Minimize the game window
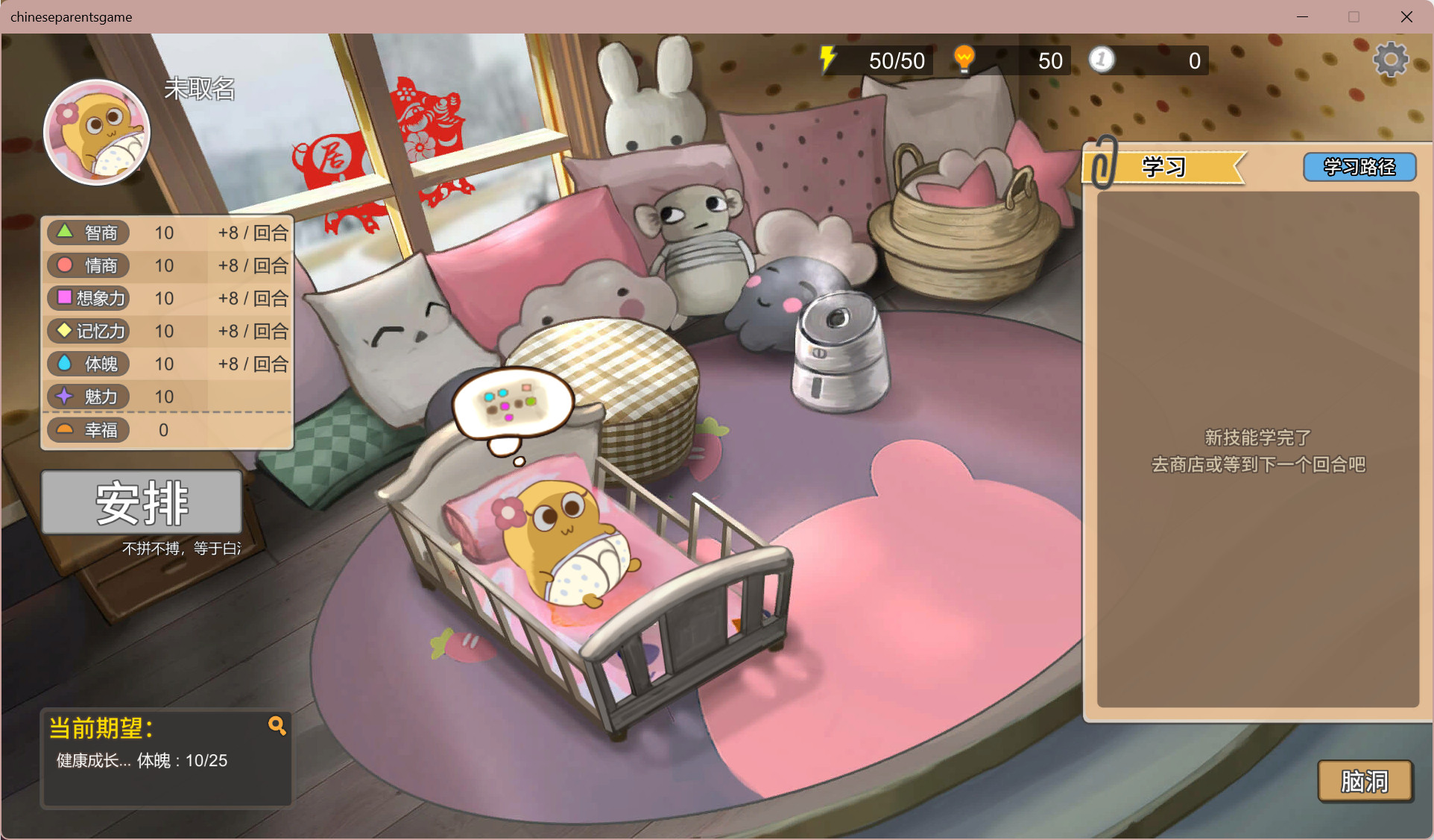The image size is (1434, 840). [1302, 16]
